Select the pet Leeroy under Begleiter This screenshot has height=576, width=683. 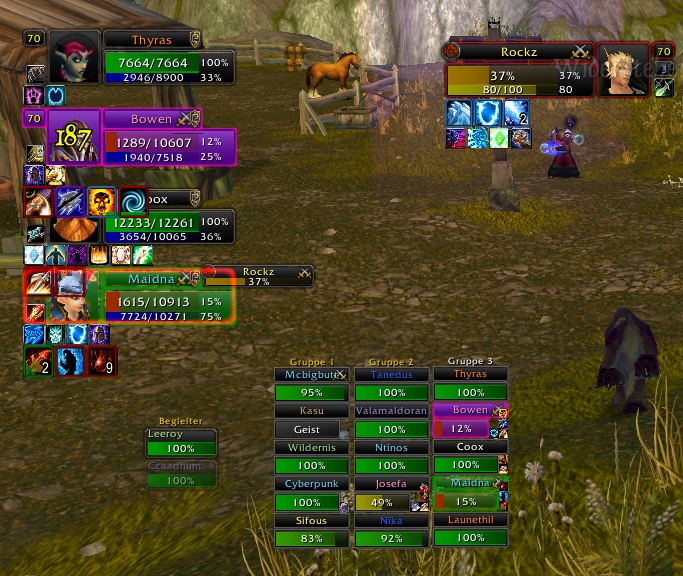point(181,443)
